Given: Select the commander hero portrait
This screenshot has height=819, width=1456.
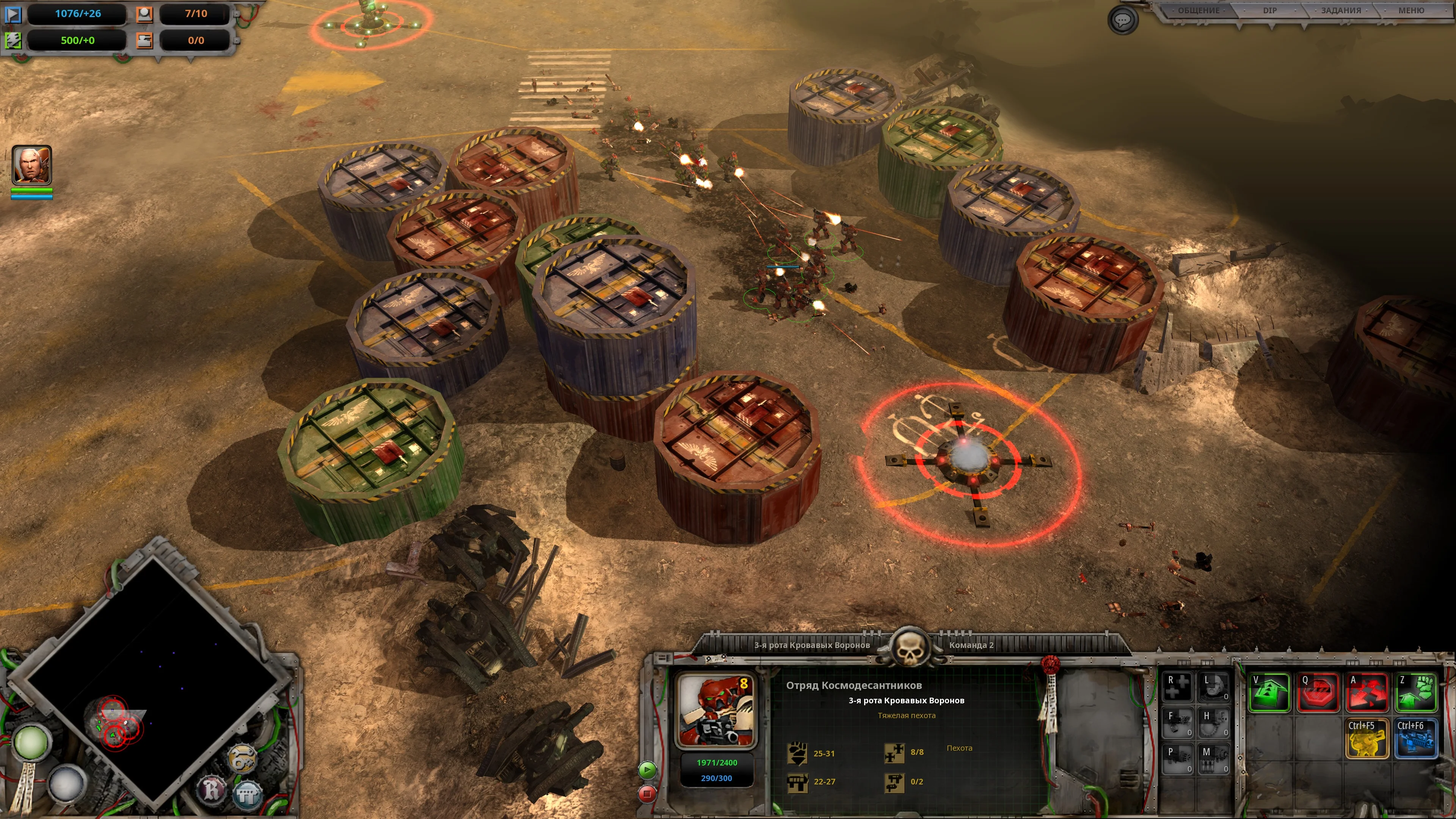Looking at the screenshot, I should point(32,165).
